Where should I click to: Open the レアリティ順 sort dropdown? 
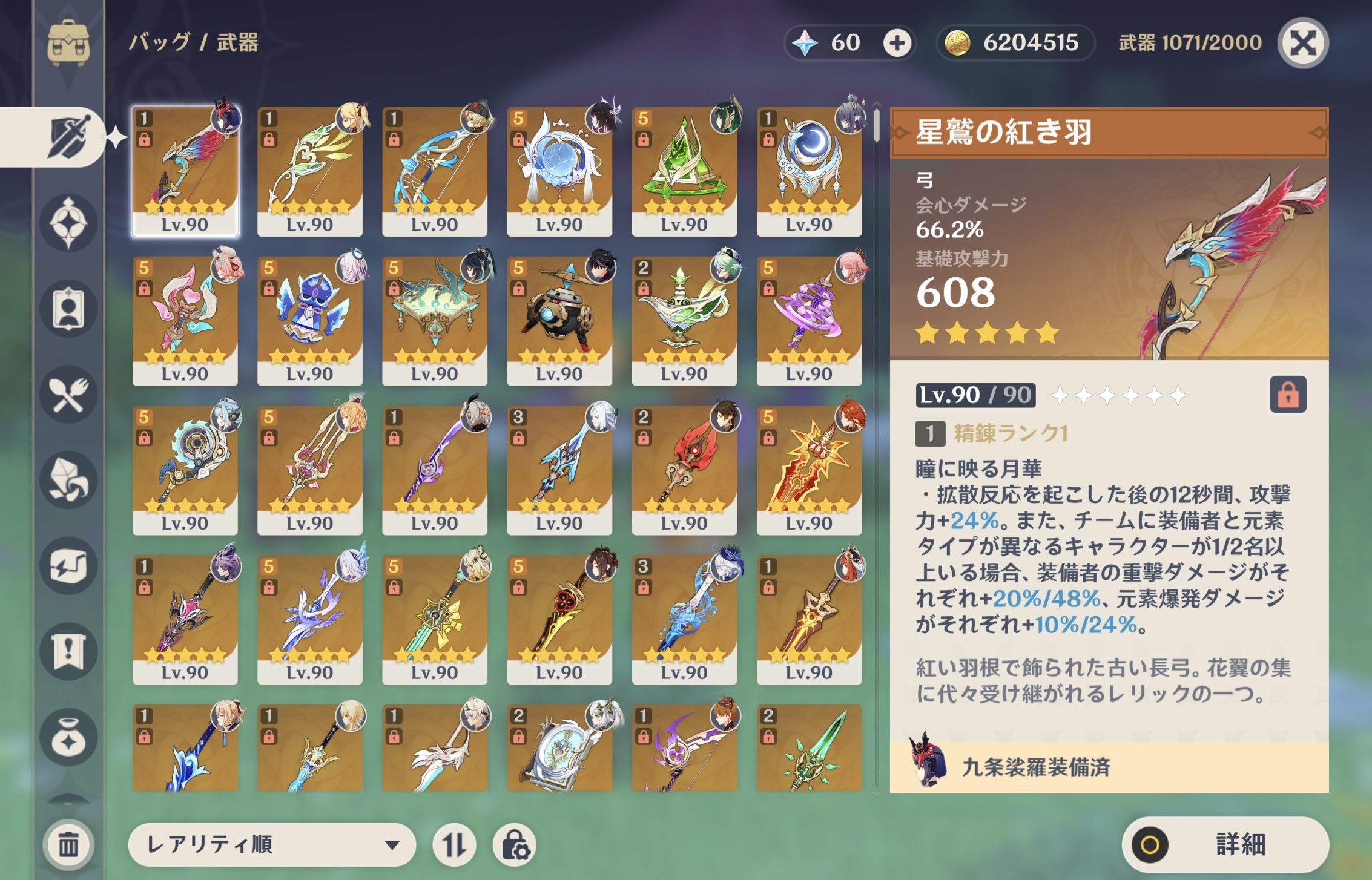tap(272, 844)
